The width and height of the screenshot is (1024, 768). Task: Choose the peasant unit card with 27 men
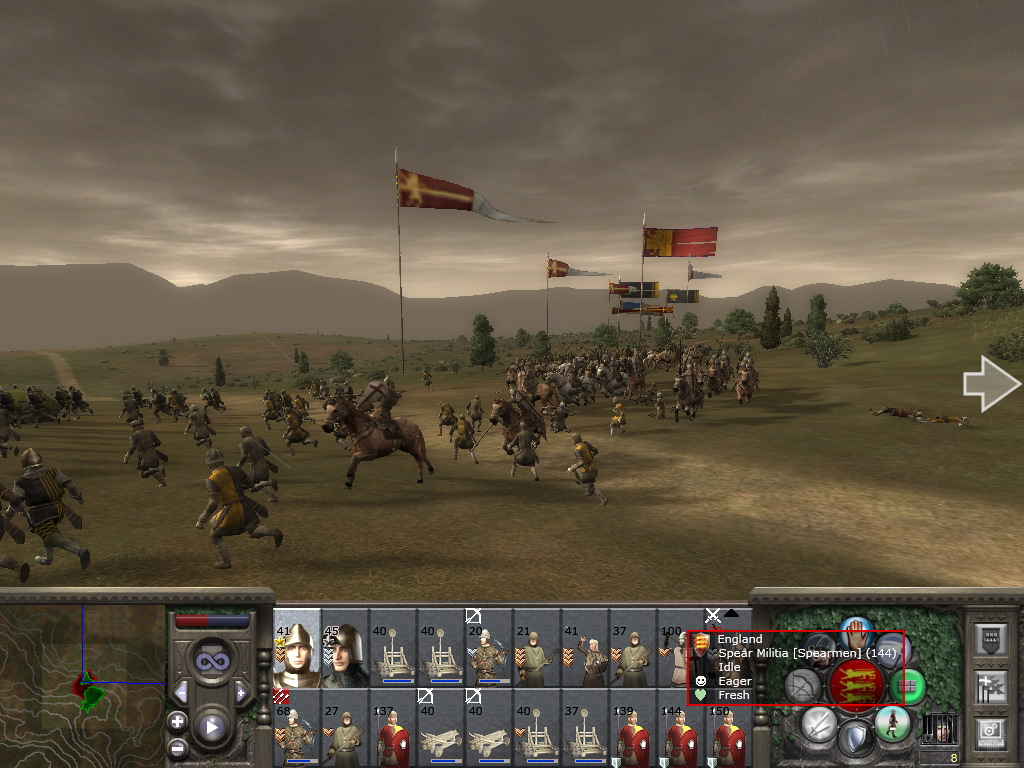tap(345, 728)
